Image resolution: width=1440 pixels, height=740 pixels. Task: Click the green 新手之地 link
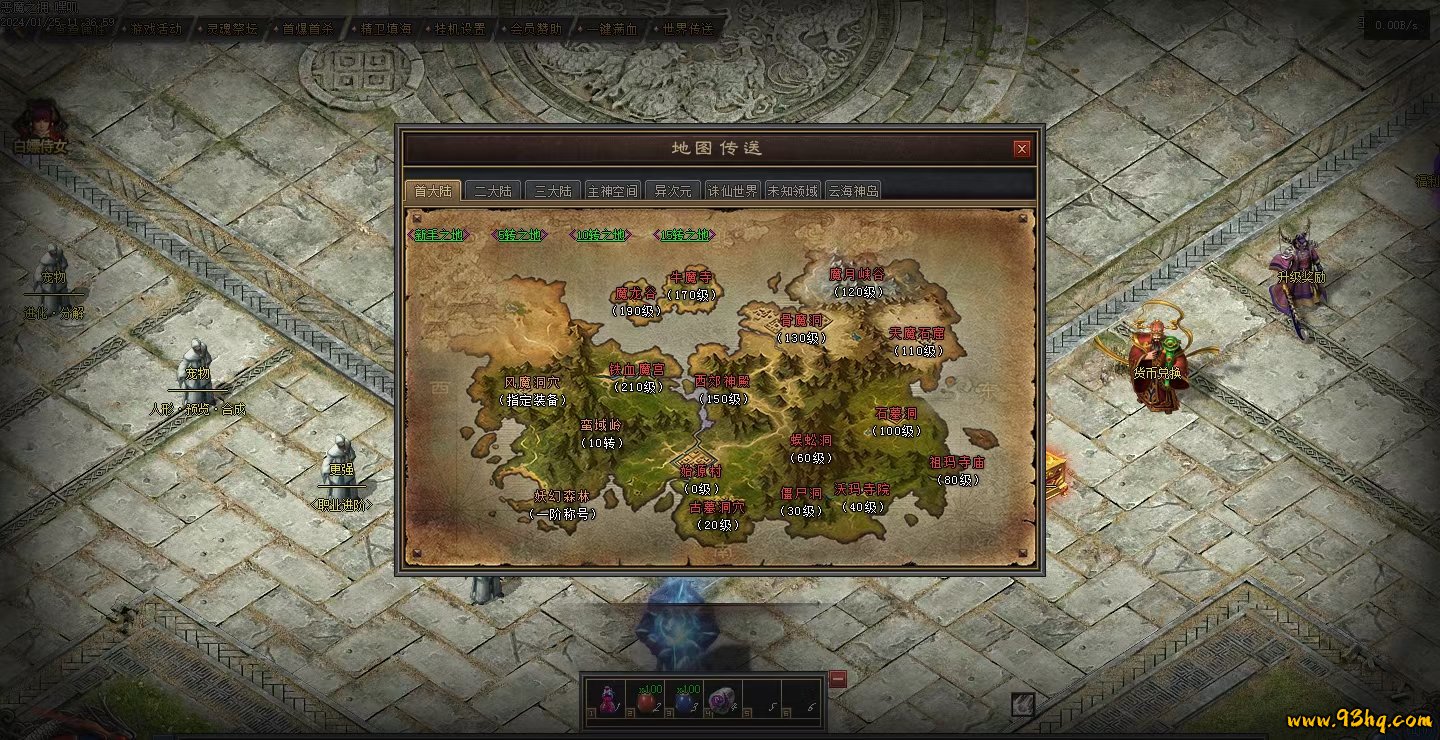pos(439,236)
